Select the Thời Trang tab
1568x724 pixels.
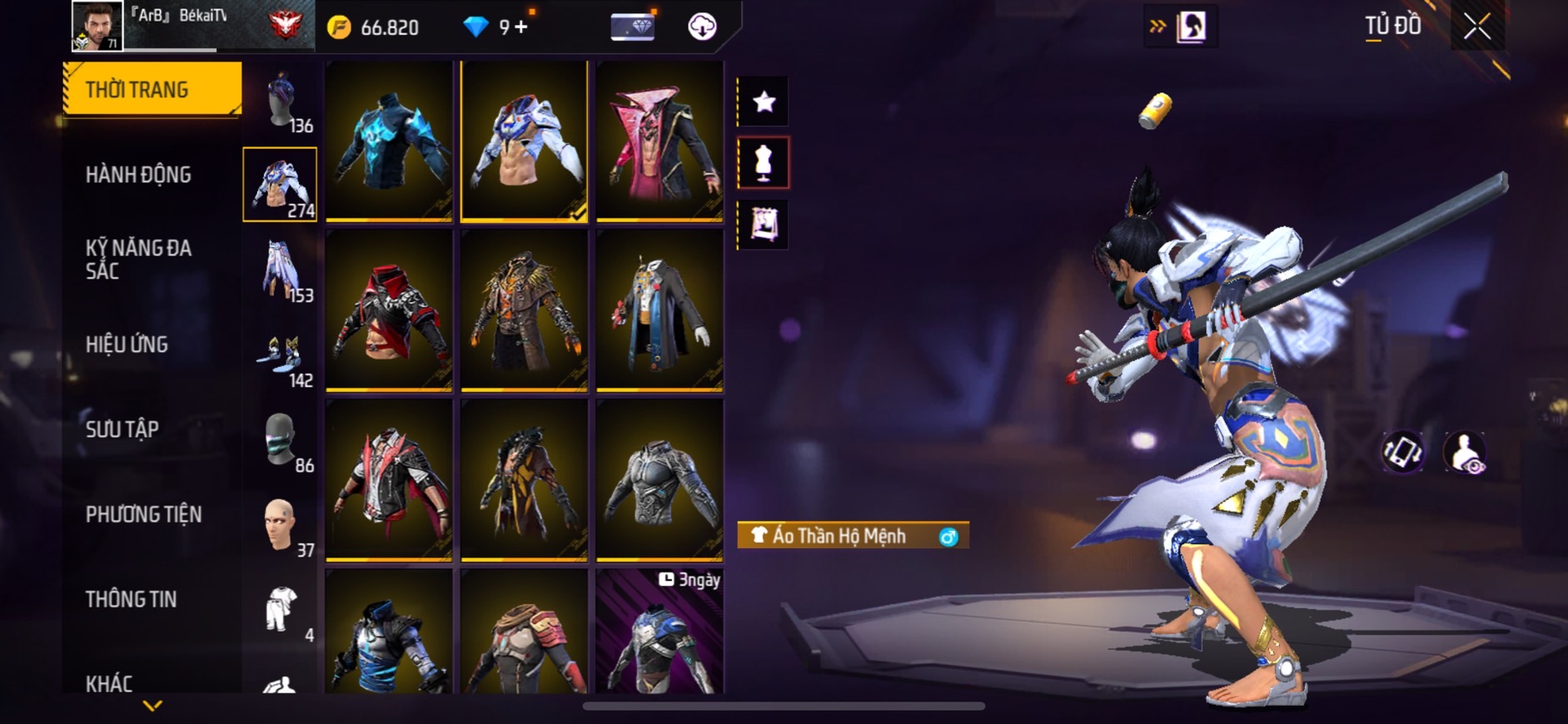(152, 89)
